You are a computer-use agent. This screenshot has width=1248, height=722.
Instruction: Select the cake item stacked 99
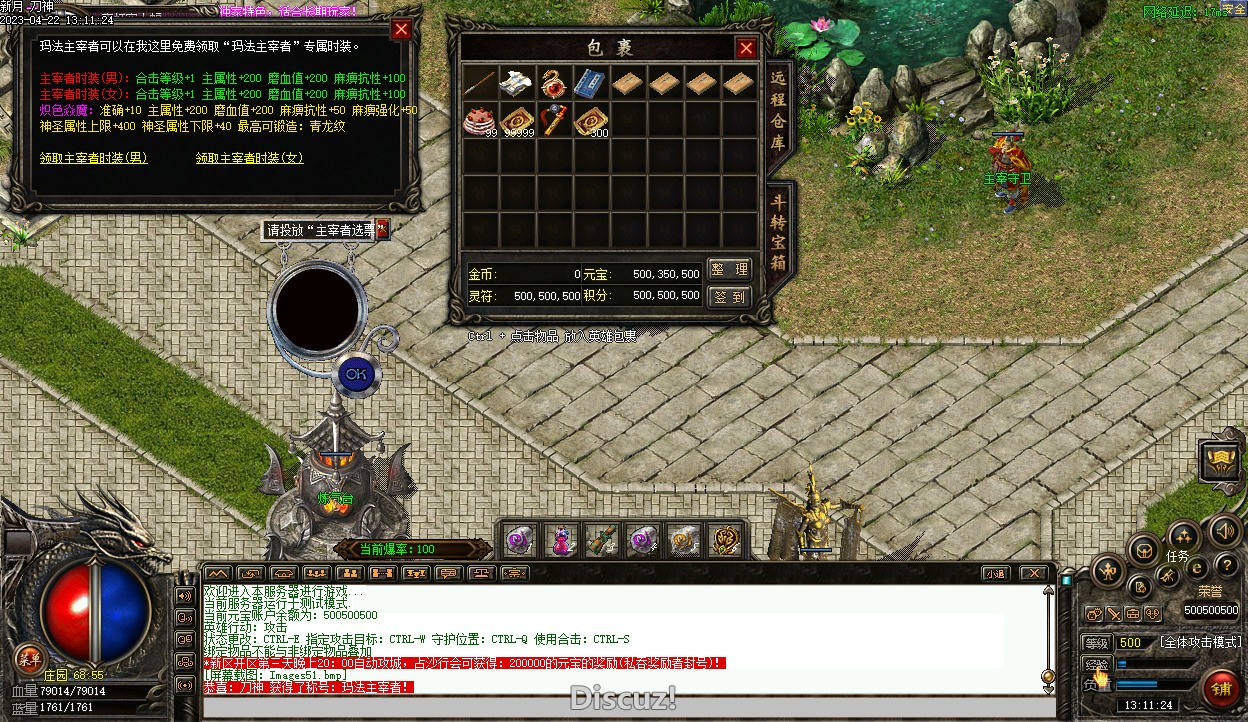click(x=480, y=121)
